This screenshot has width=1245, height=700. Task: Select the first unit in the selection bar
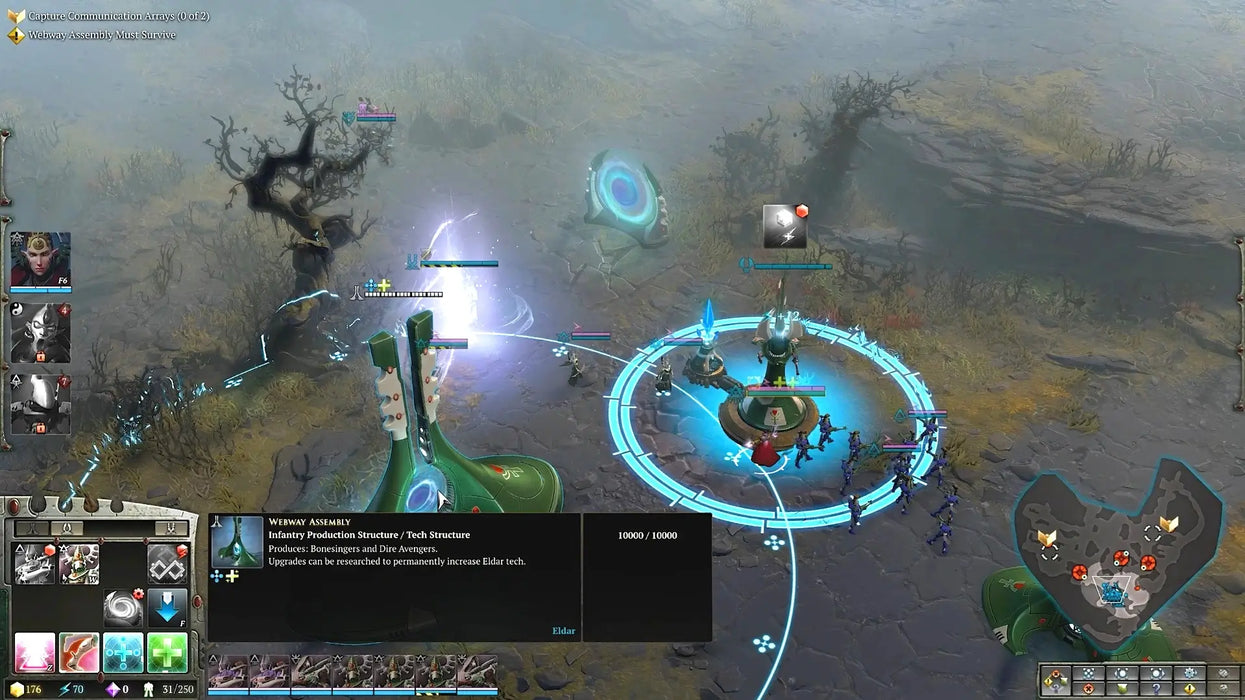228,673
